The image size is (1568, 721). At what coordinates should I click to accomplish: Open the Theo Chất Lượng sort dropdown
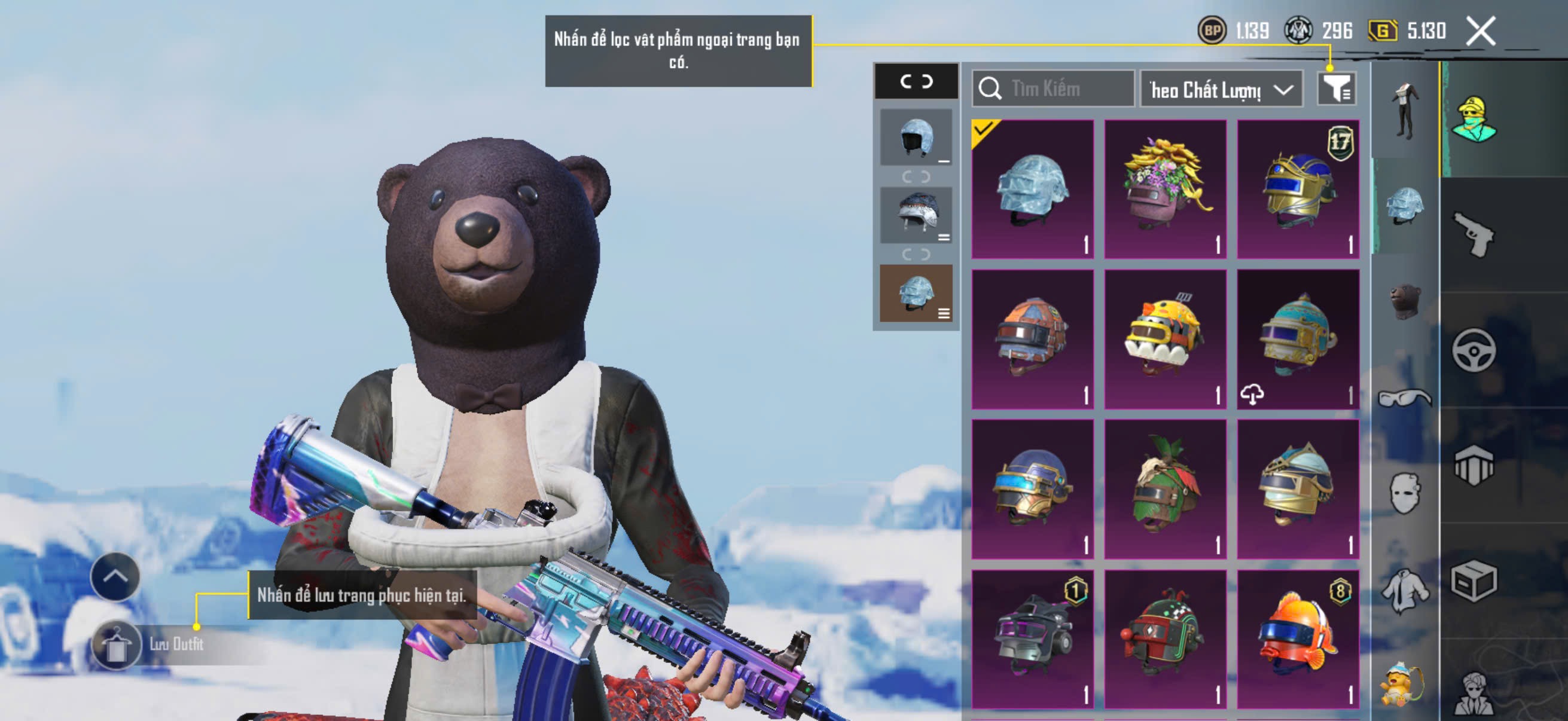point(1221,90)
